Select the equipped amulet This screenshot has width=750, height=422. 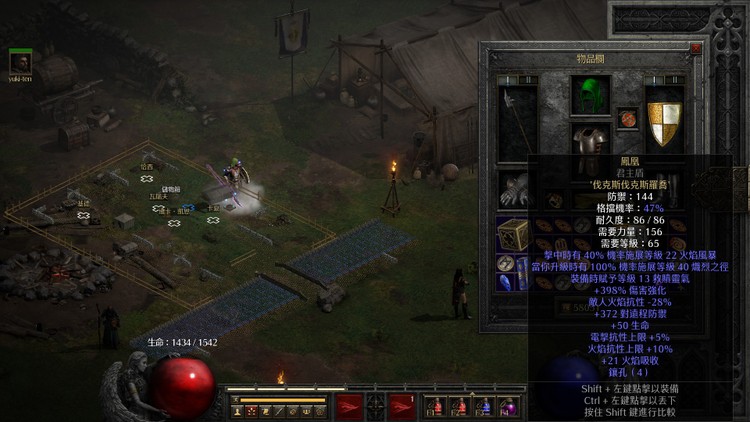click(628, 119)
